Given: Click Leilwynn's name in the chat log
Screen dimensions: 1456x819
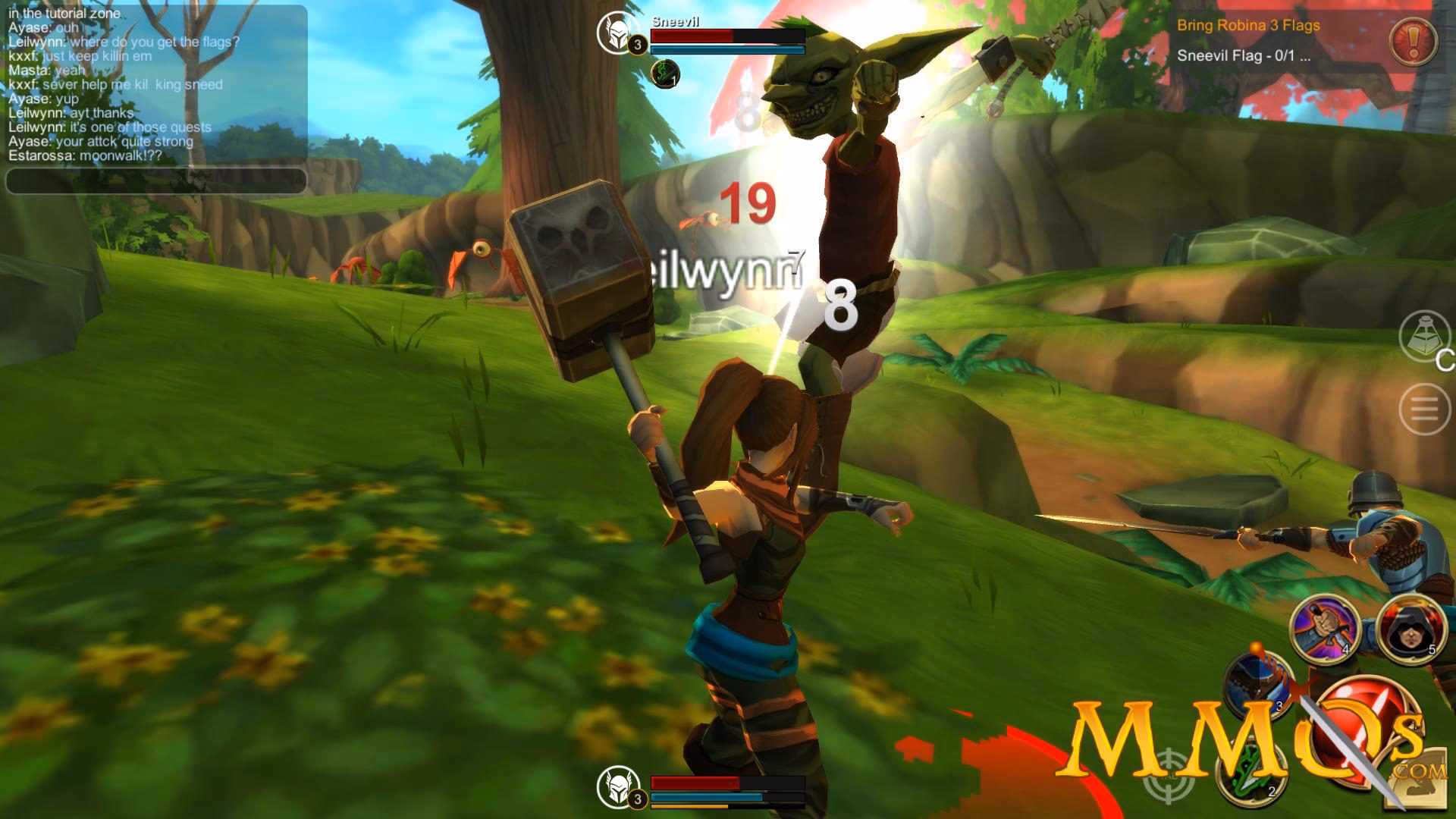Looking at the screenshot, I should [36, 43].
